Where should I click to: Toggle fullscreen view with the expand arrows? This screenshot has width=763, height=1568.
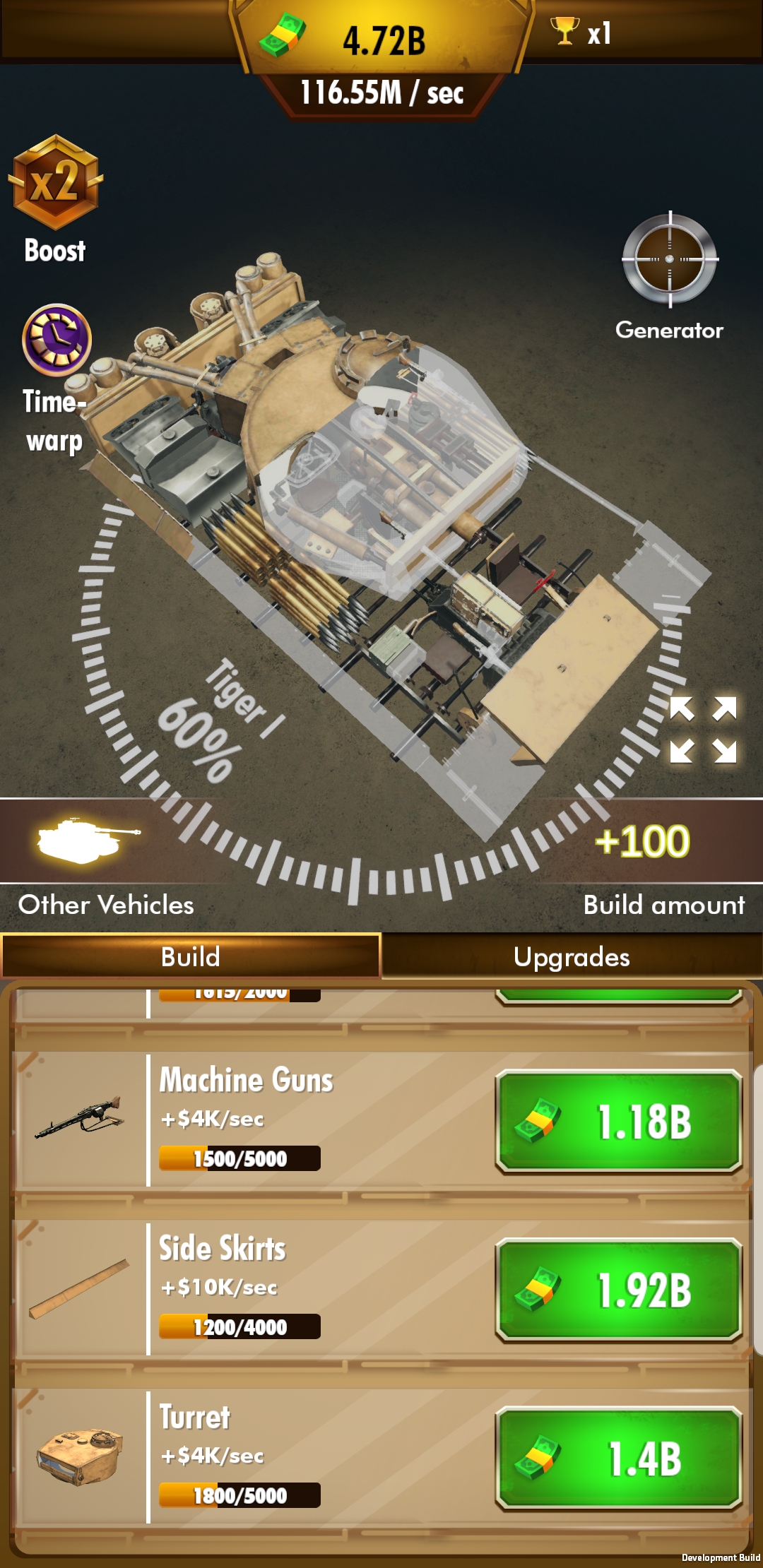(703, 730)
